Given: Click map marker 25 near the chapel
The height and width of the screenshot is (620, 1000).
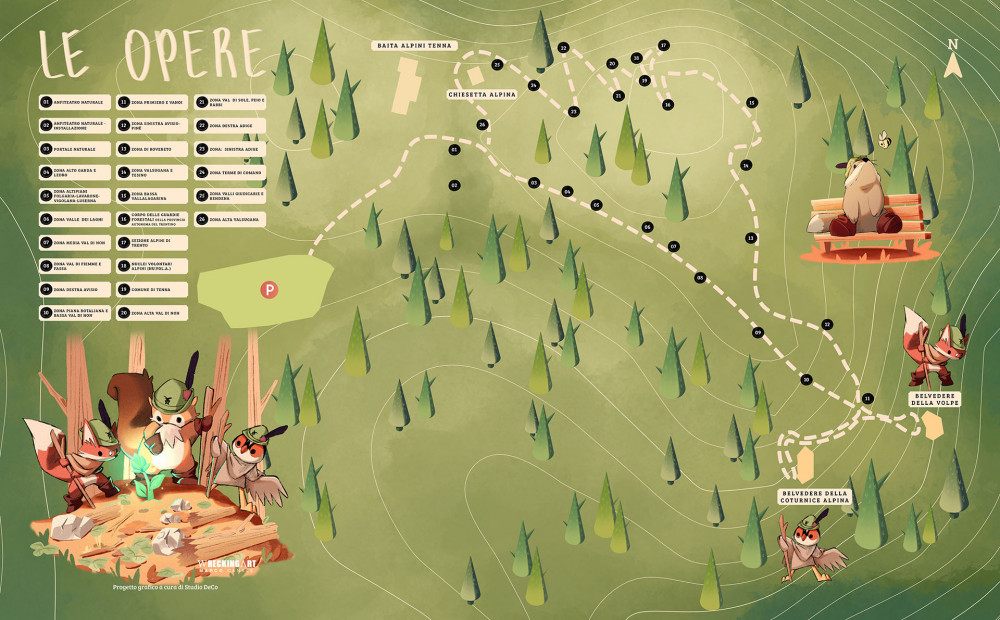Looking at the screenshot, I should (x=497, y=64).
